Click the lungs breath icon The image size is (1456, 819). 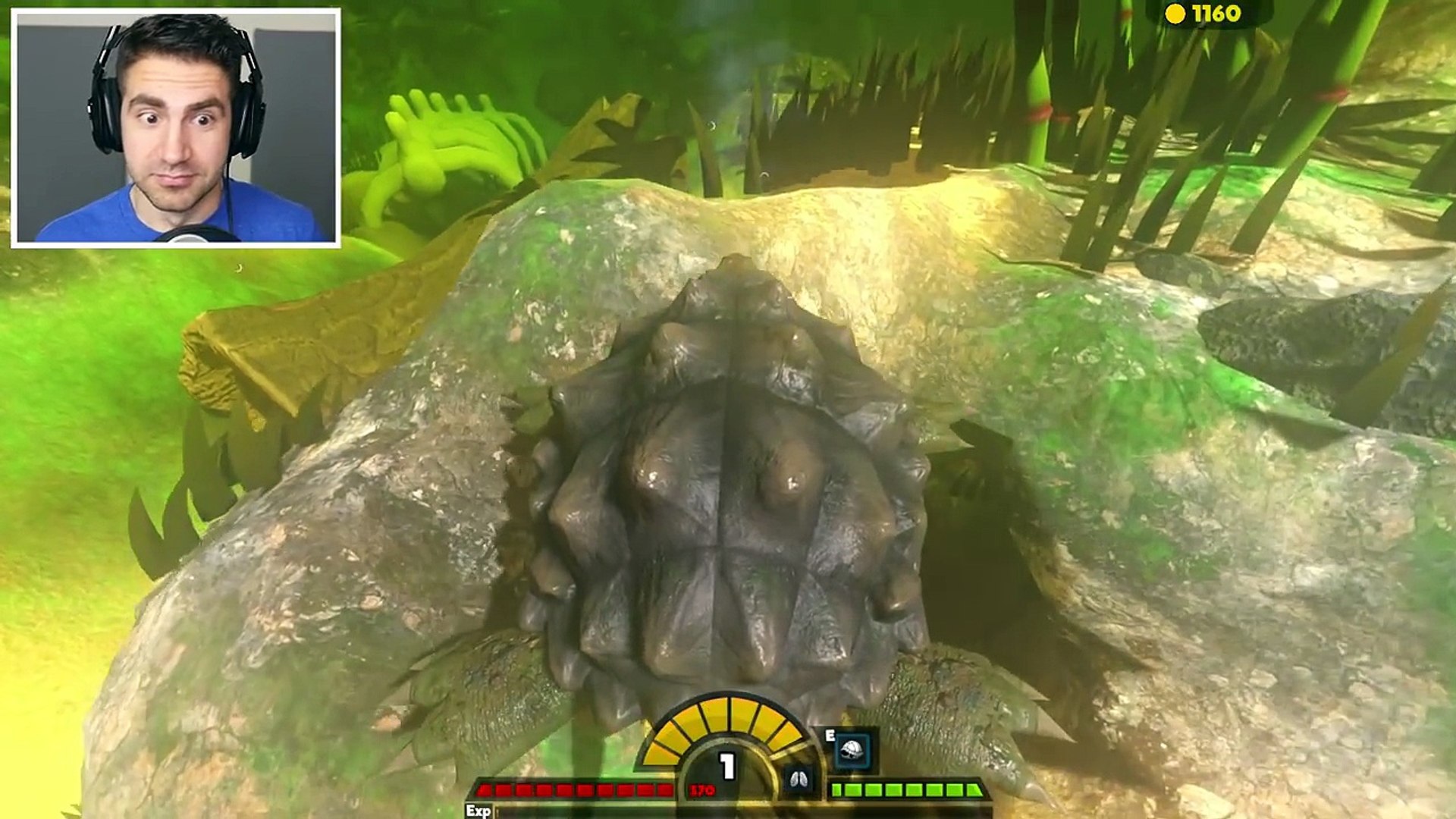[799, 779]
